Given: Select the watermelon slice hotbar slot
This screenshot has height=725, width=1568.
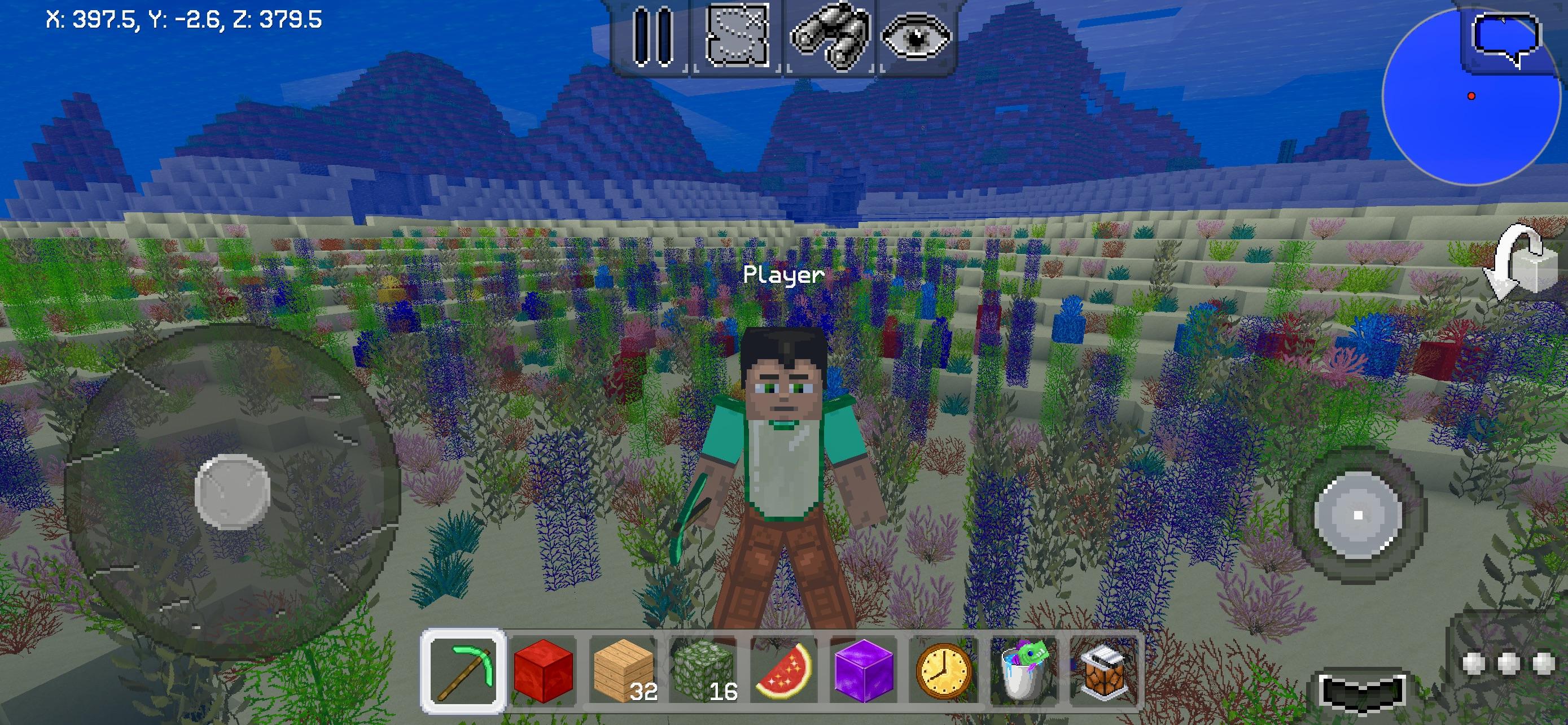Looking at the screenshot, I should pos(783,671).
